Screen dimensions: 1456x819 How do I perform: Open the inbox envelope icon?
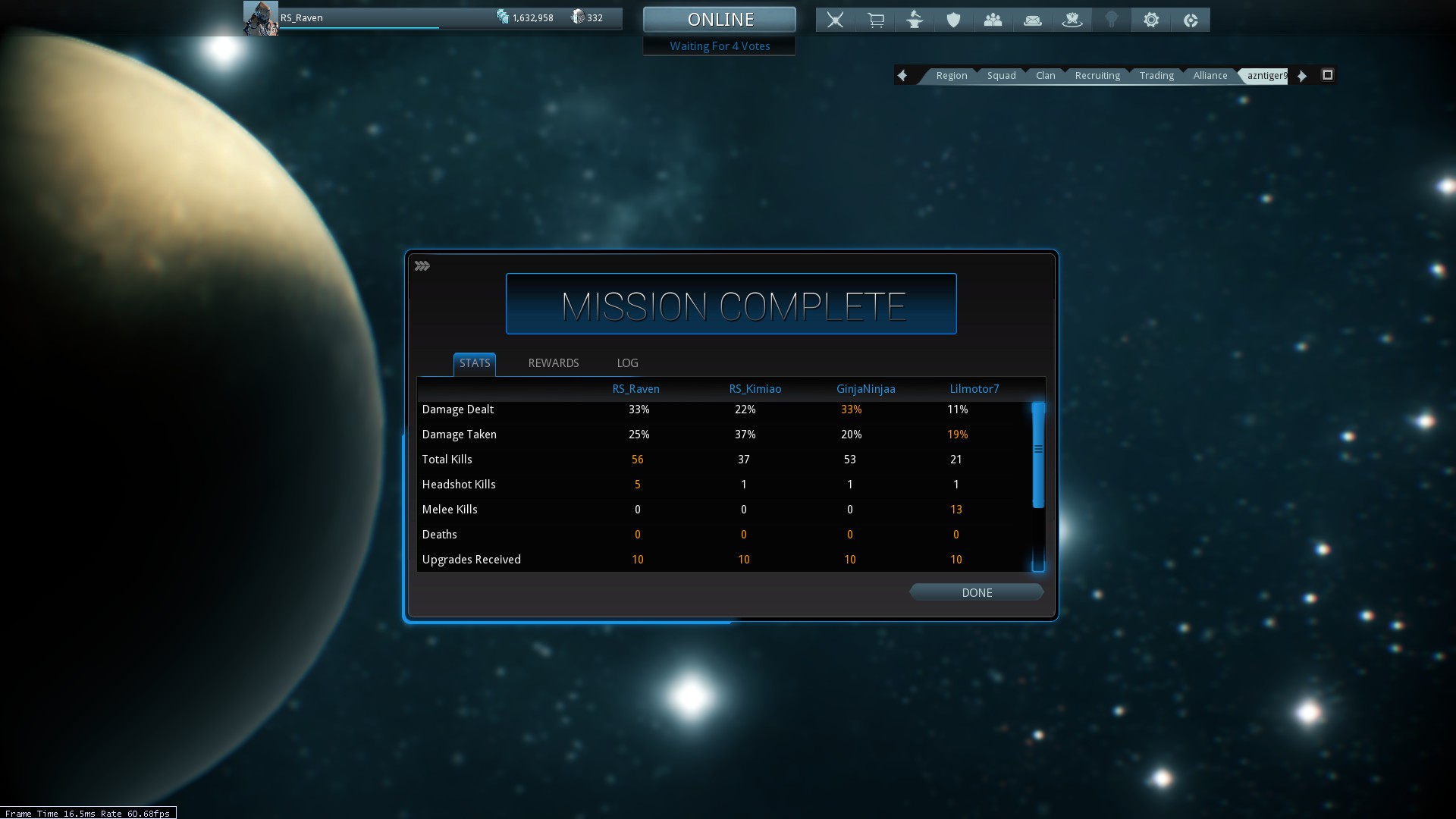(x=1033, y=20)
